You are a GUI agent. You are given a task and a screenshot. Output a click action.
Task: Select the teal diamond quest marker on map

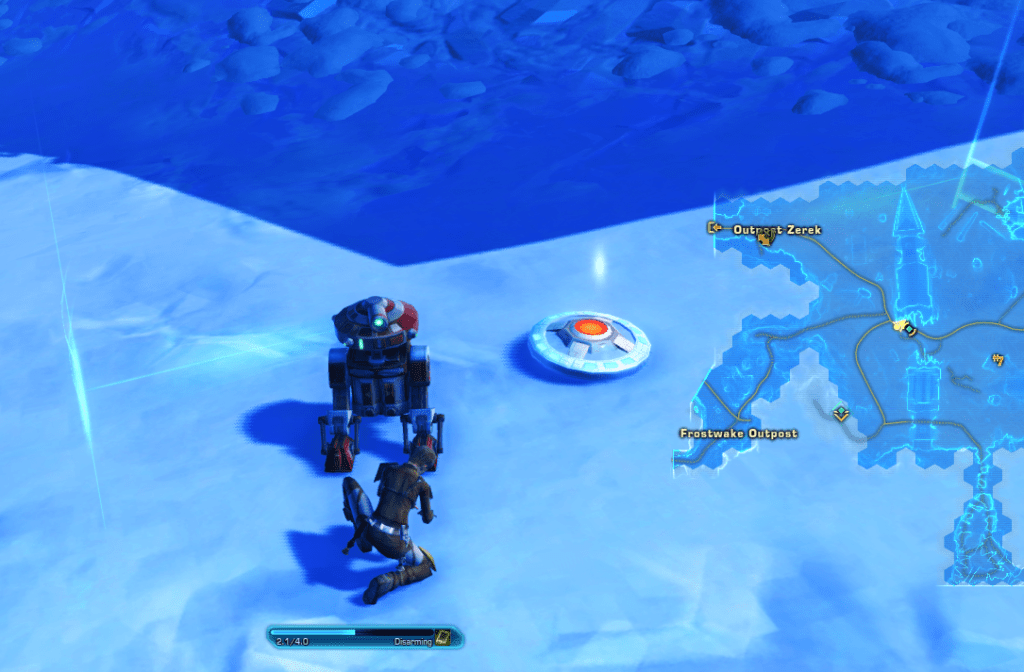[842, 412]
